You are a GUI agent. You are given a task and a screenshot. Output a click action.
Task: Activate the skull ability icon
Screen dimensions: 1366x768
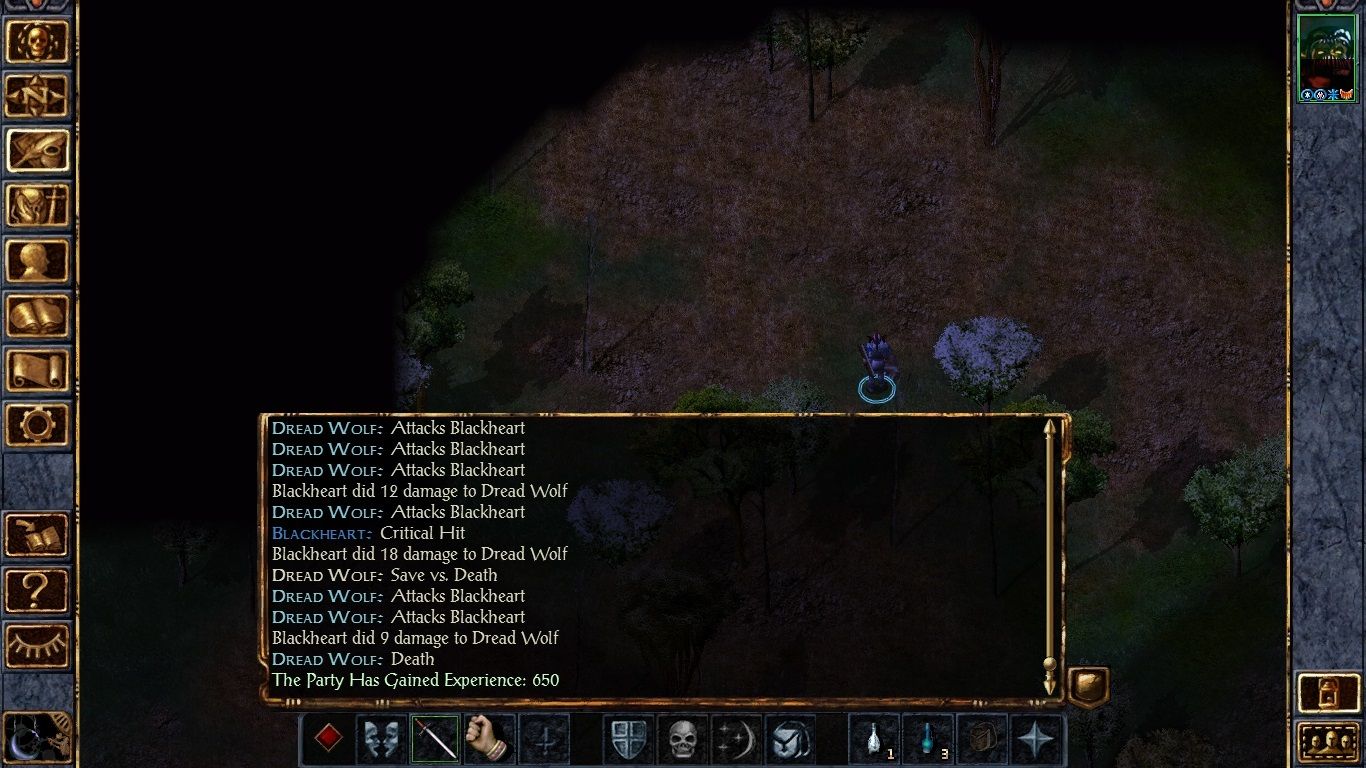682,740
